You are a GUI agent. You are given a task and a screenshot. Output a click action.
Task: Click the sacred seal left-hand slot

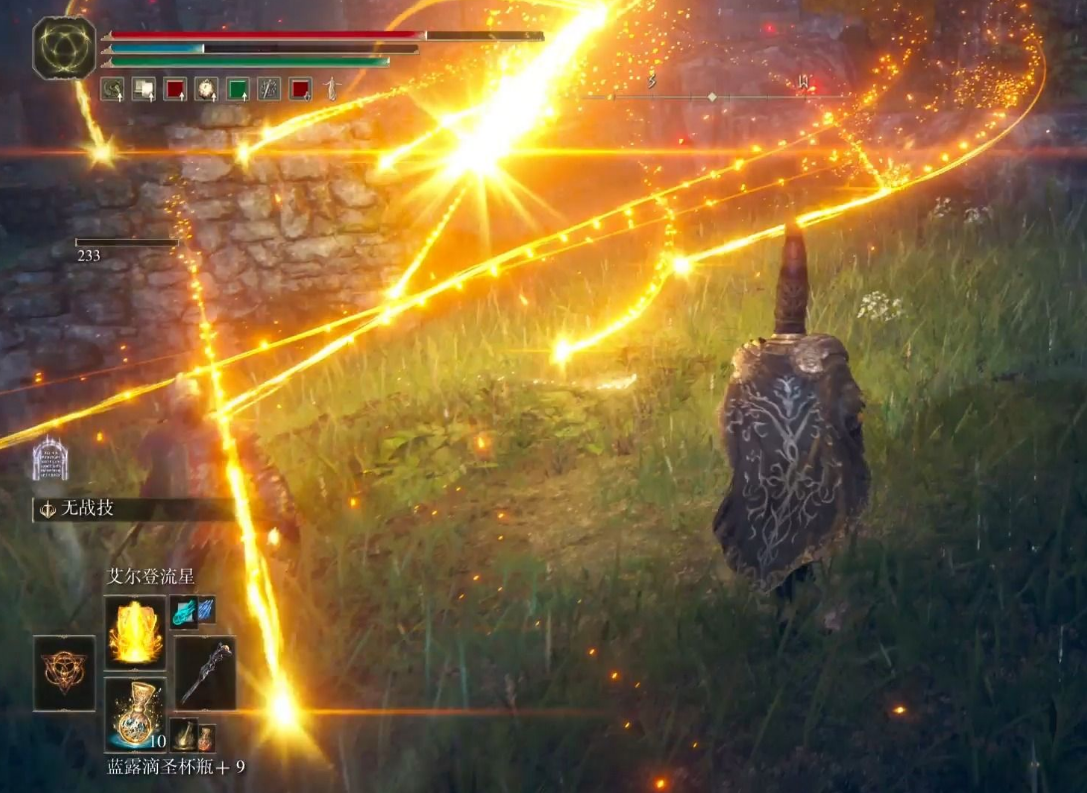(x=64, y=672)
